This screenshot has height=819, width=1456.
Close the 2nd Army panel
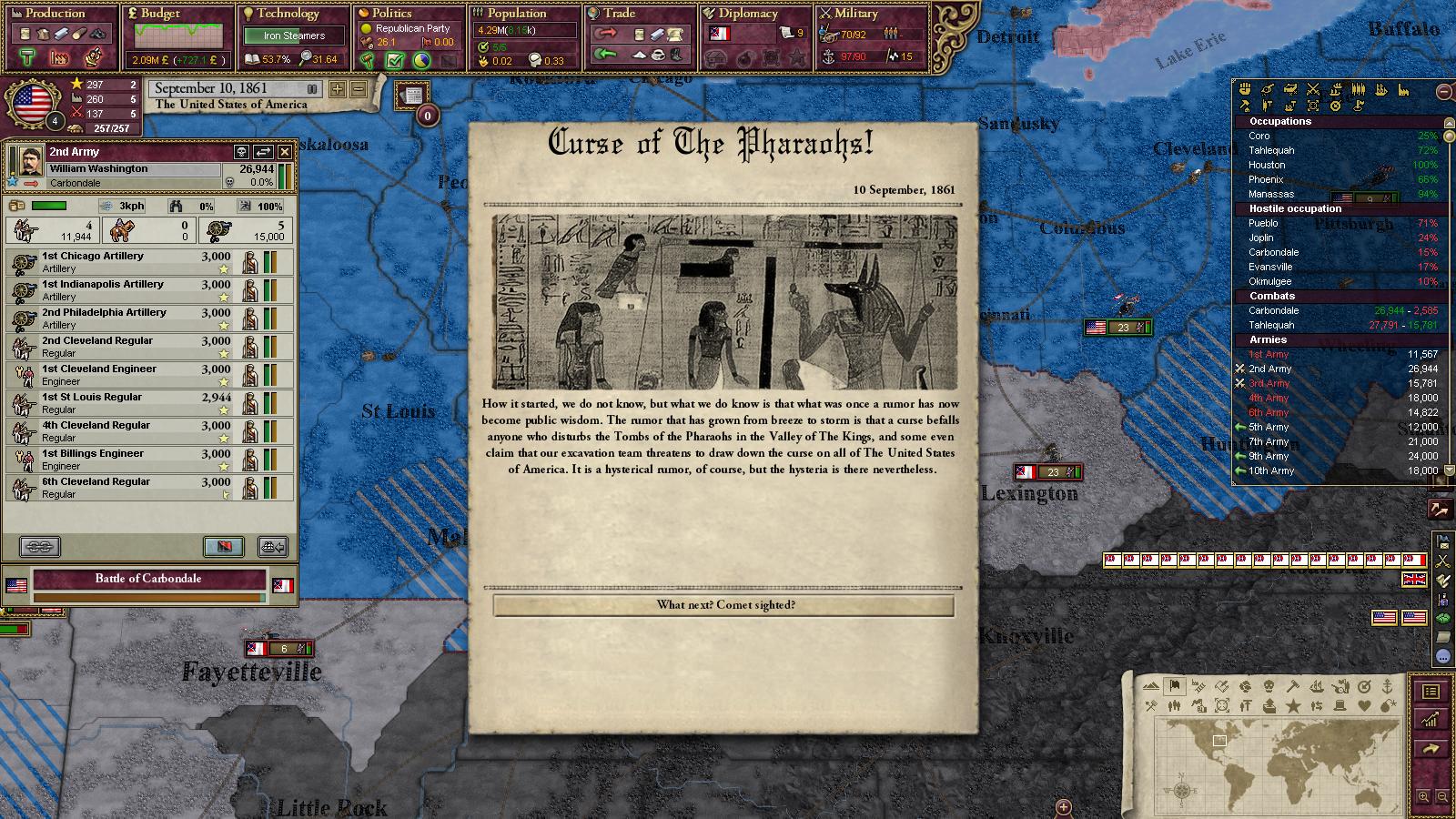(285, 152)
